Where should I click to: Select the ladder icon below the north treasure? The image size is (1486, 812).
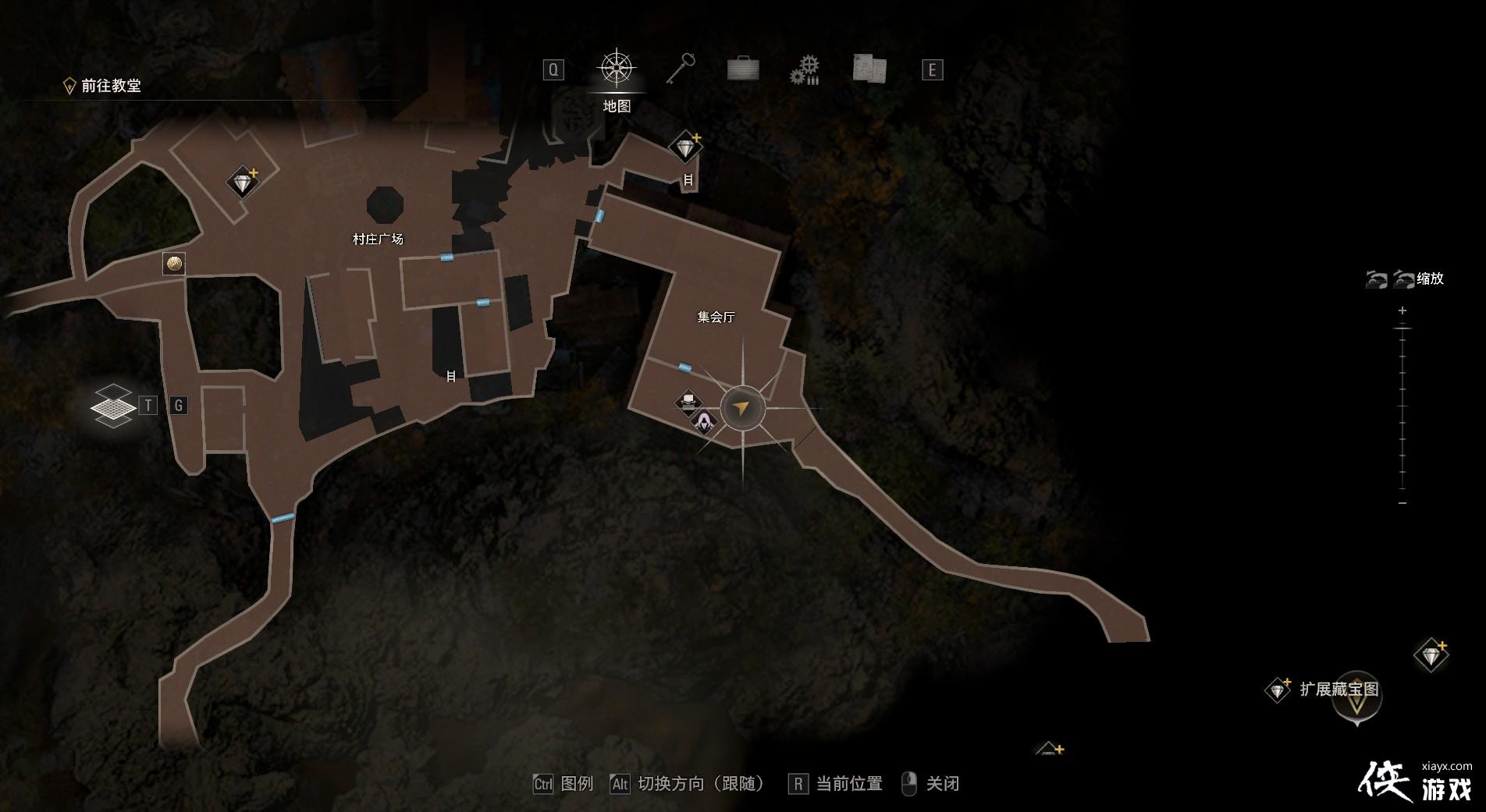click(x=688, y=180)
